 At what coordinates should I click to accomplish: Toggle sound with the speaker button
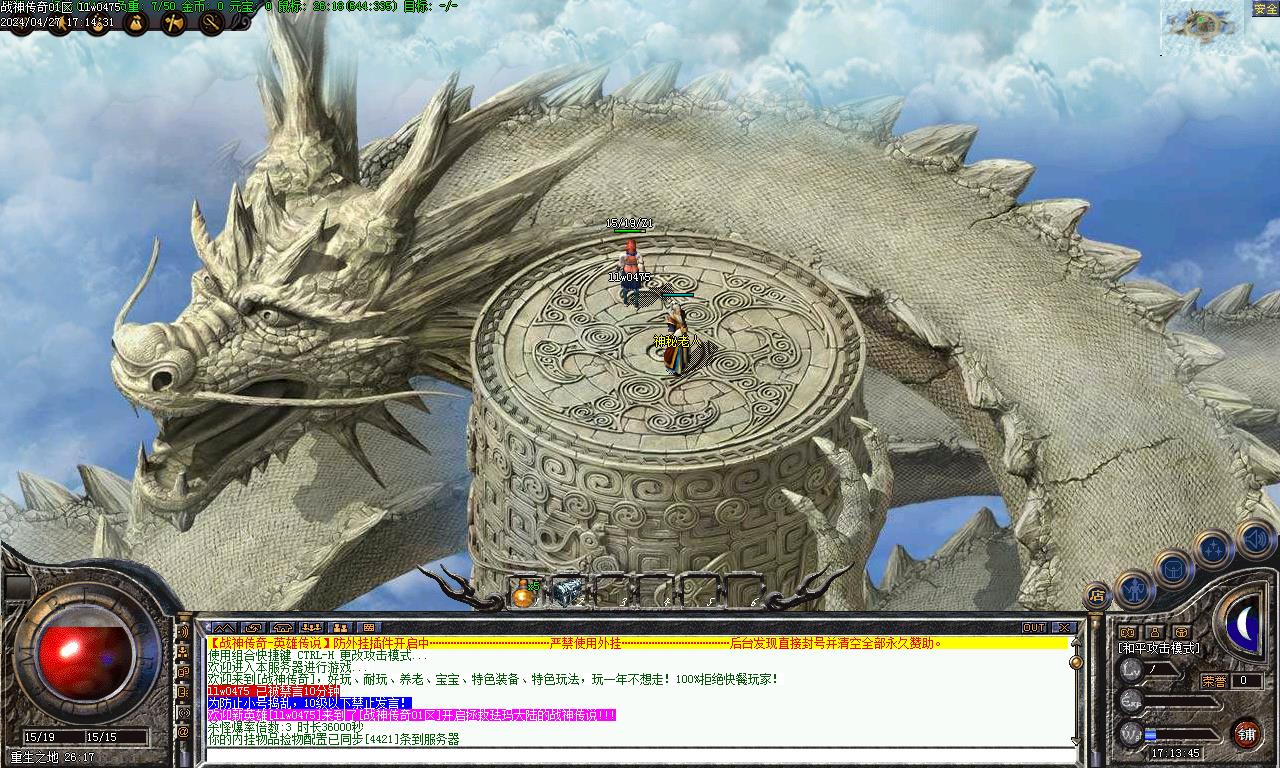1254,539
